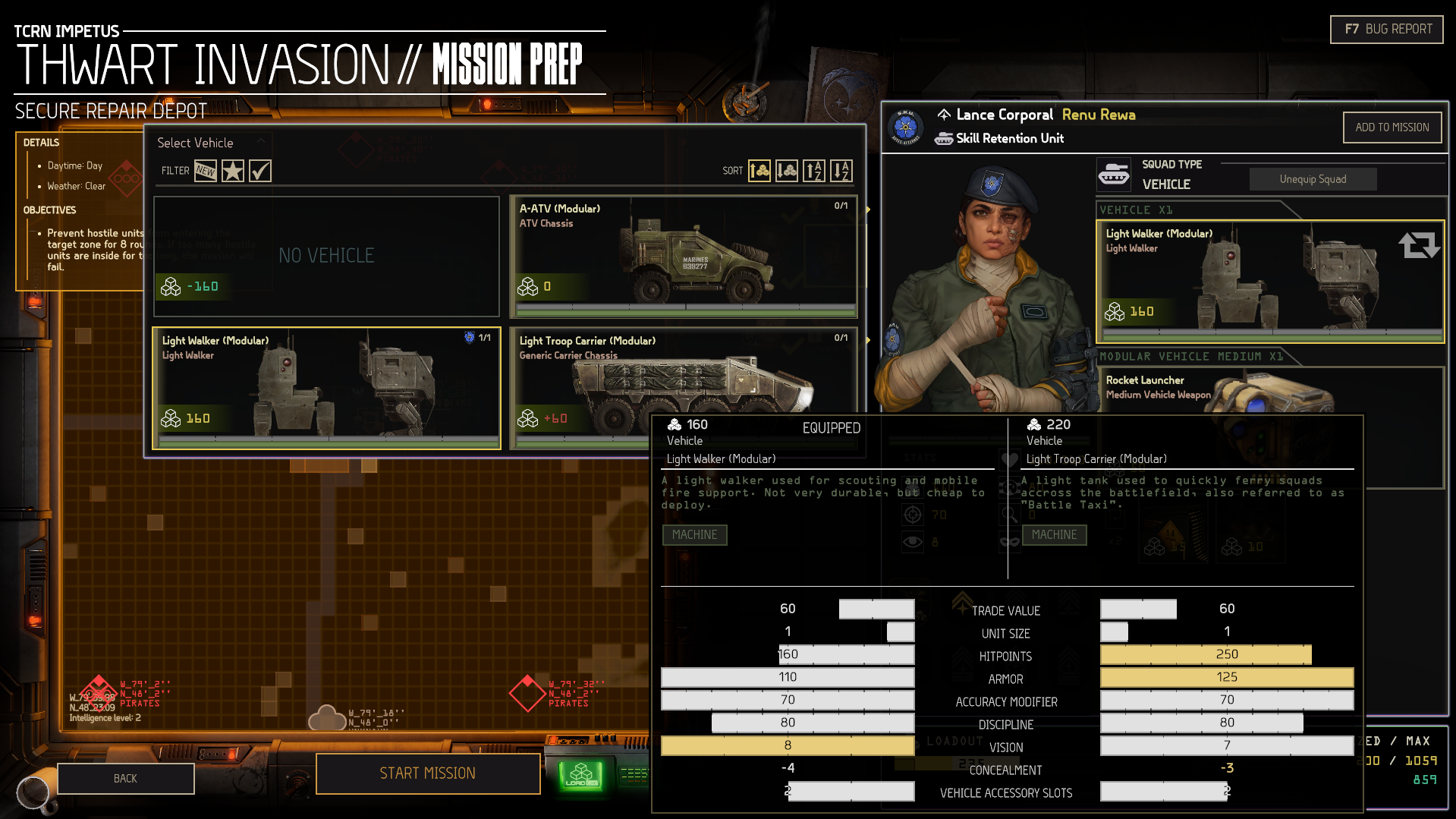Sort vehicles alphabetically descending
Screen dimensions: 1456x819
tap(841, 171)
